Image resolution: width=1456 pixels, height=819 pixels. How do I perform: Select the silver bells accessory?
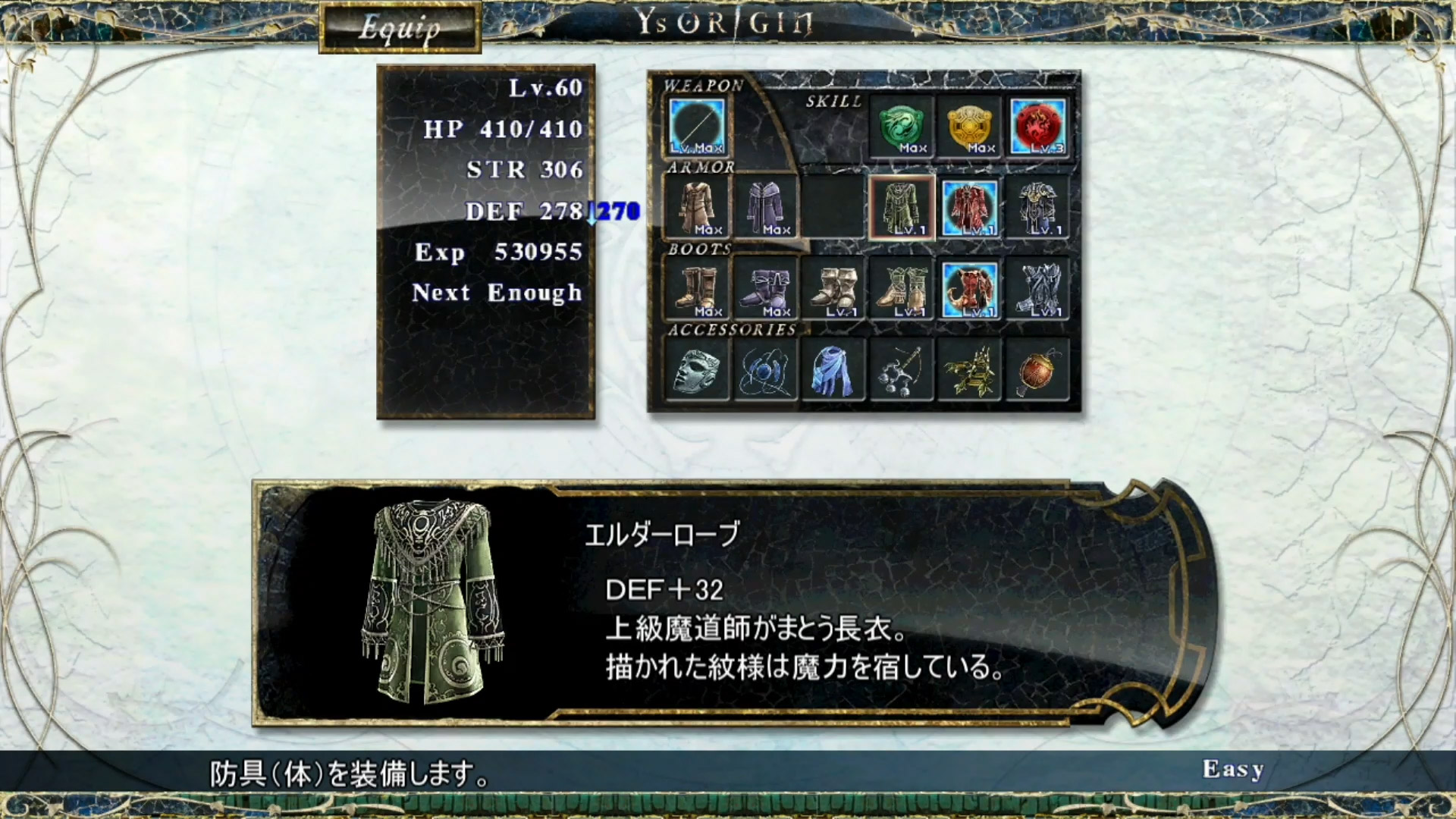(902, 370)
